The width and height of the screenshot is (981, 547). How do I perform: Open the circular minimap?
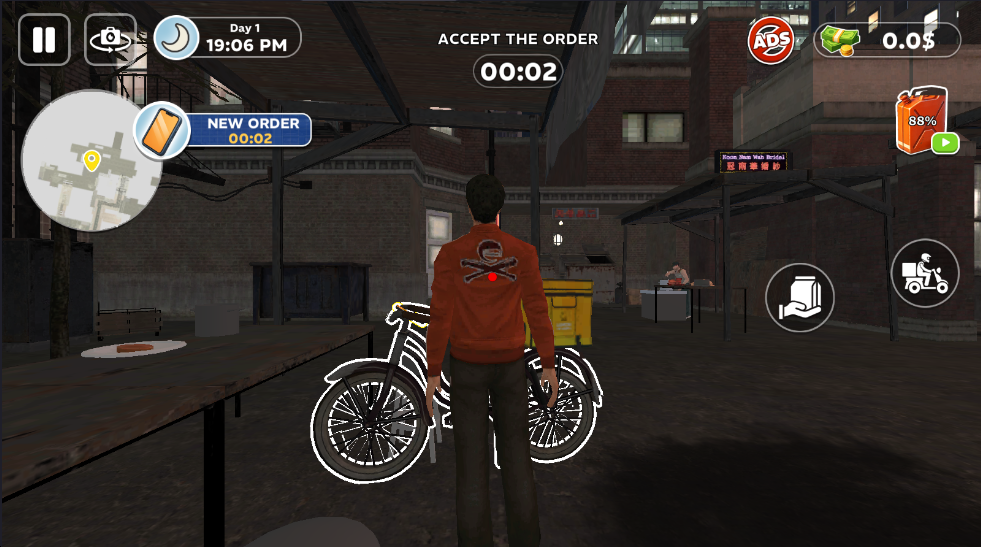point(90,161)
